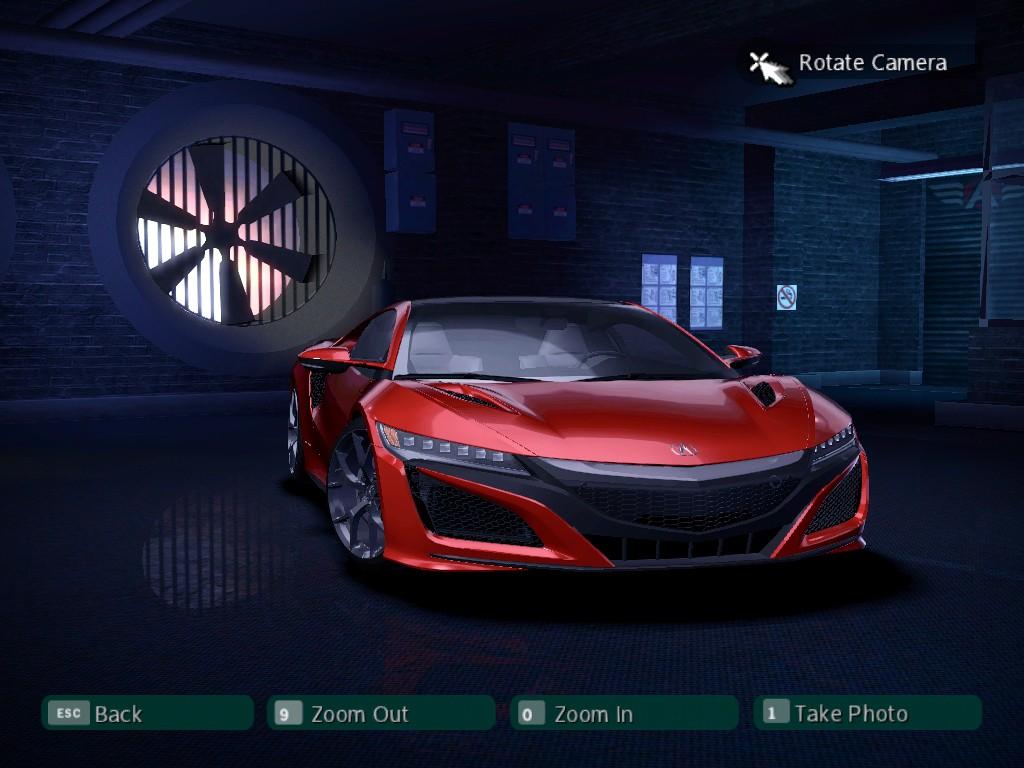Choose the Zoom In button
The height and width of the screenshot is (768, 1024).
[623, 713]
